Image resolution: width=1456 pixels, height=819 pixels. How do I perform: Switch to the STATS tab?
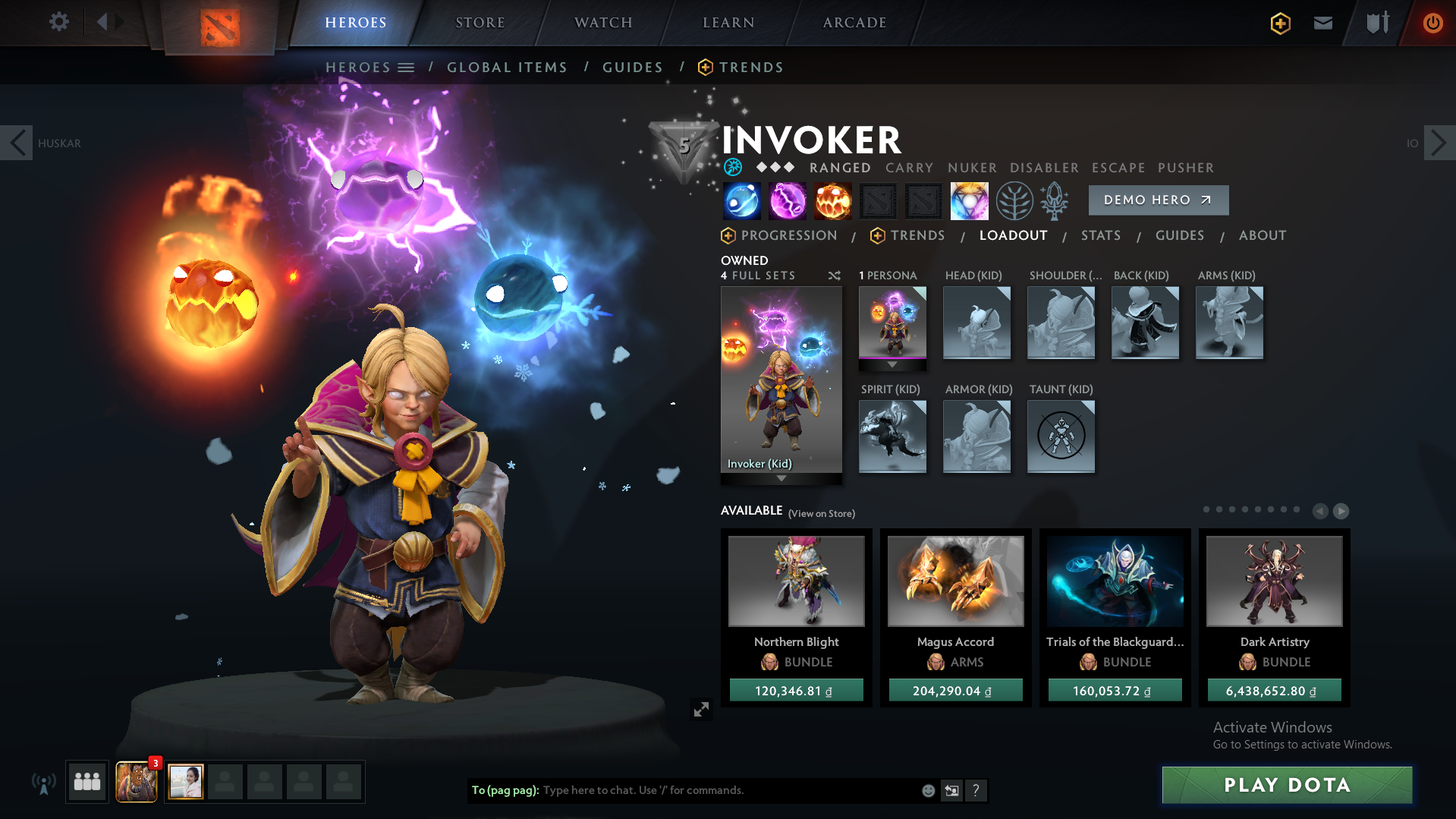coord(1101,235)
